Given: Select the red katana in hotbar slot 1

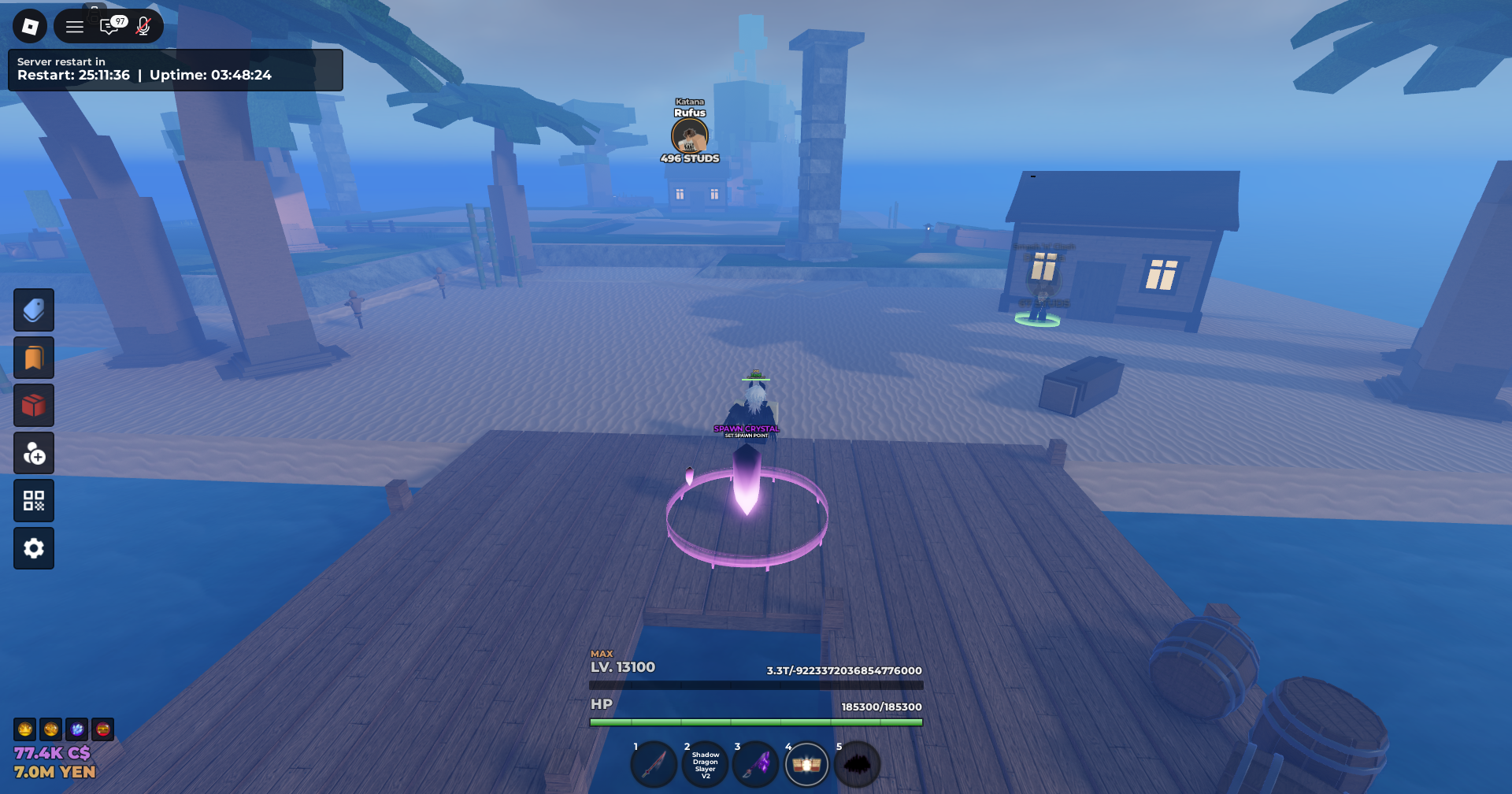Looking at the screenshot, I should (654, 763).
